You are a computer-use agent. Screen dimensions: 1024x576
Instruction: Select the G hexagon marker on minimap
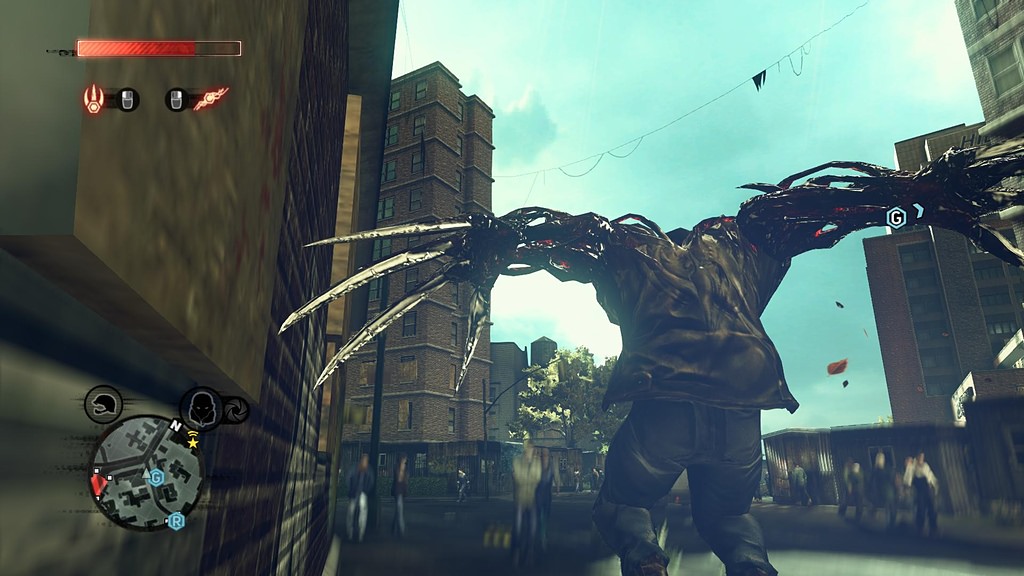156,477
